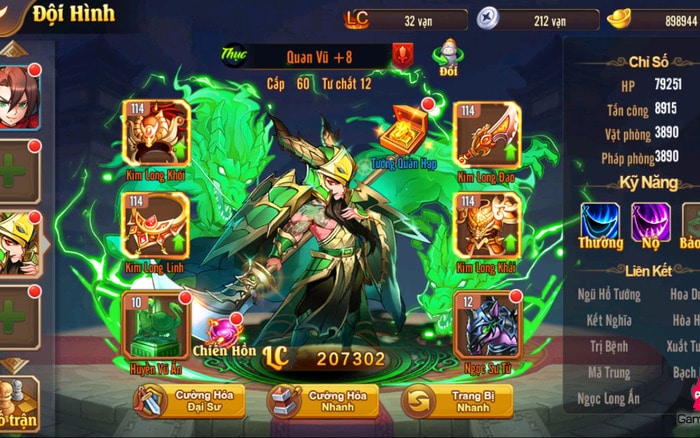Screen dimensions: 700x438
Task: Select the Kim Long Khôi helmet slot
Action: [x=156, y=133]
